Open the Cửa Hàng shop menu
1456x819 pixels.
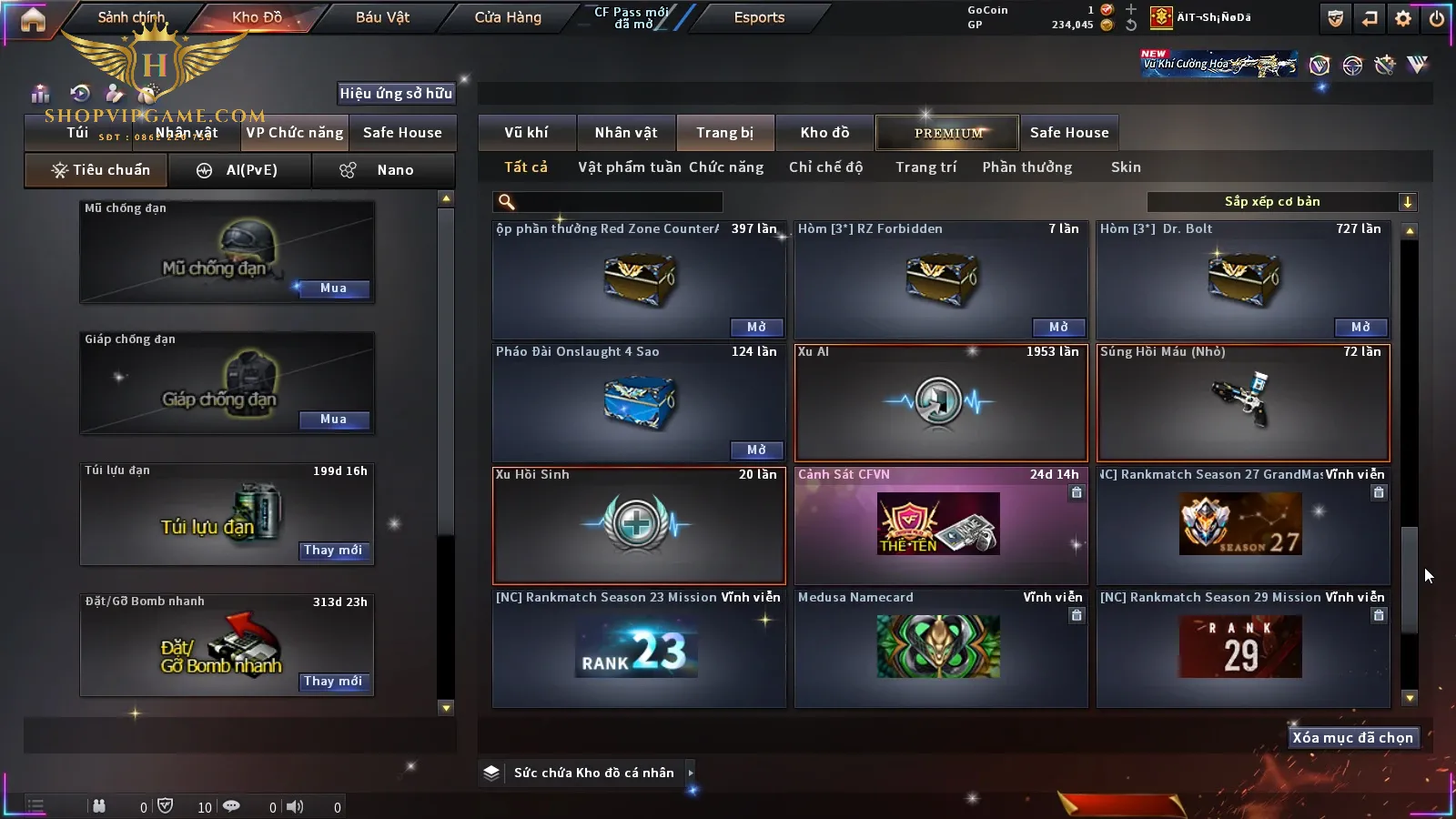click(508, 17)
